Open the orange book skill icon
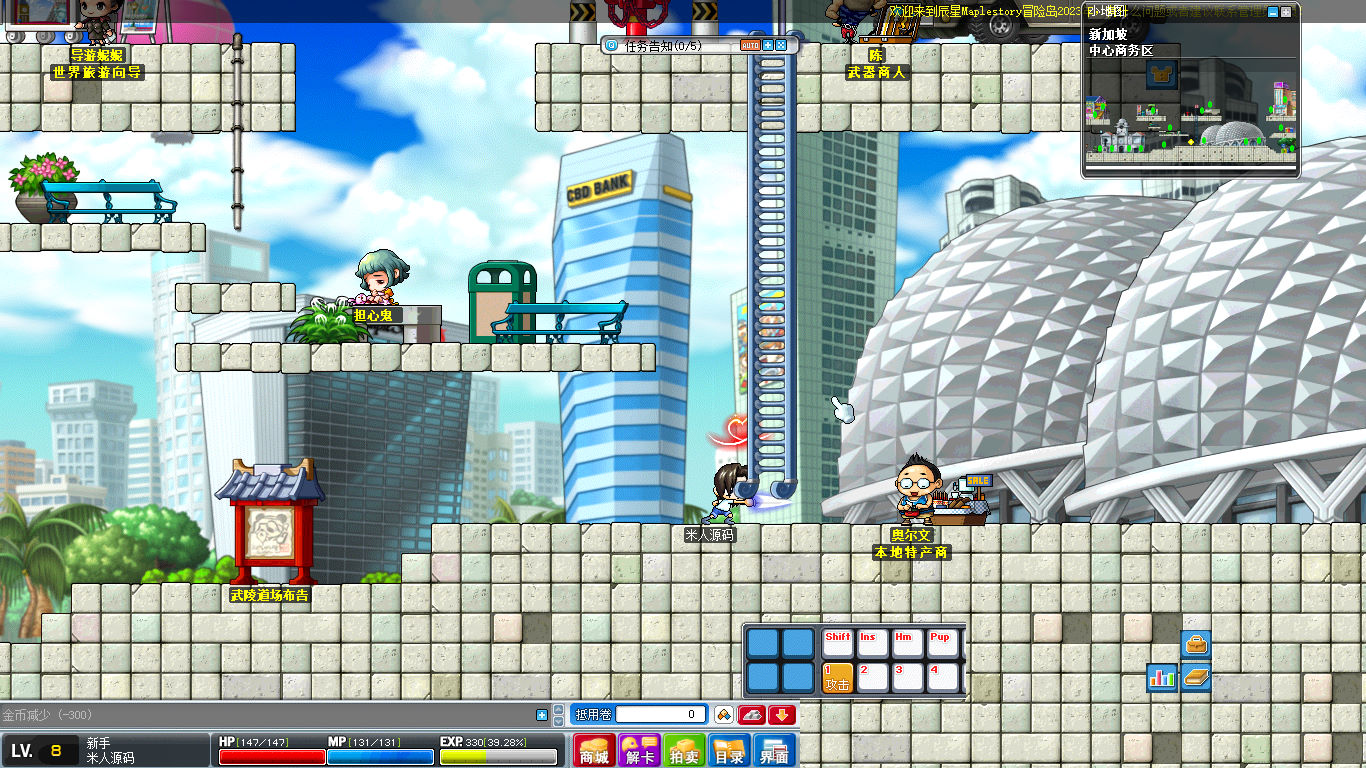The width and height of the screenshot is (1366, 768). (1196, 677)
